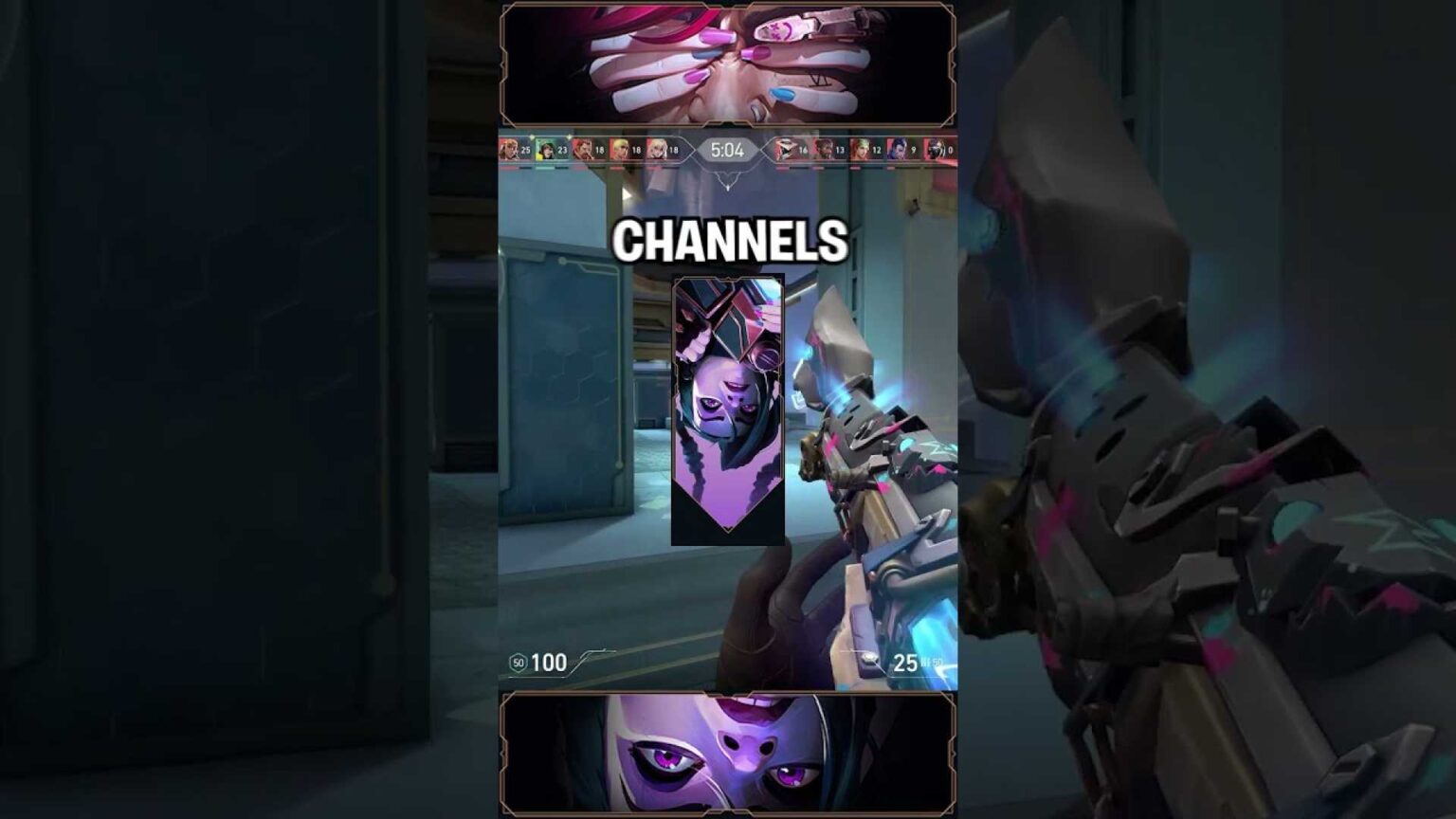This screenshot has width=1456, height=819.
Task: Click the credits amount showing 100
Action: click(x=549, y=662)
